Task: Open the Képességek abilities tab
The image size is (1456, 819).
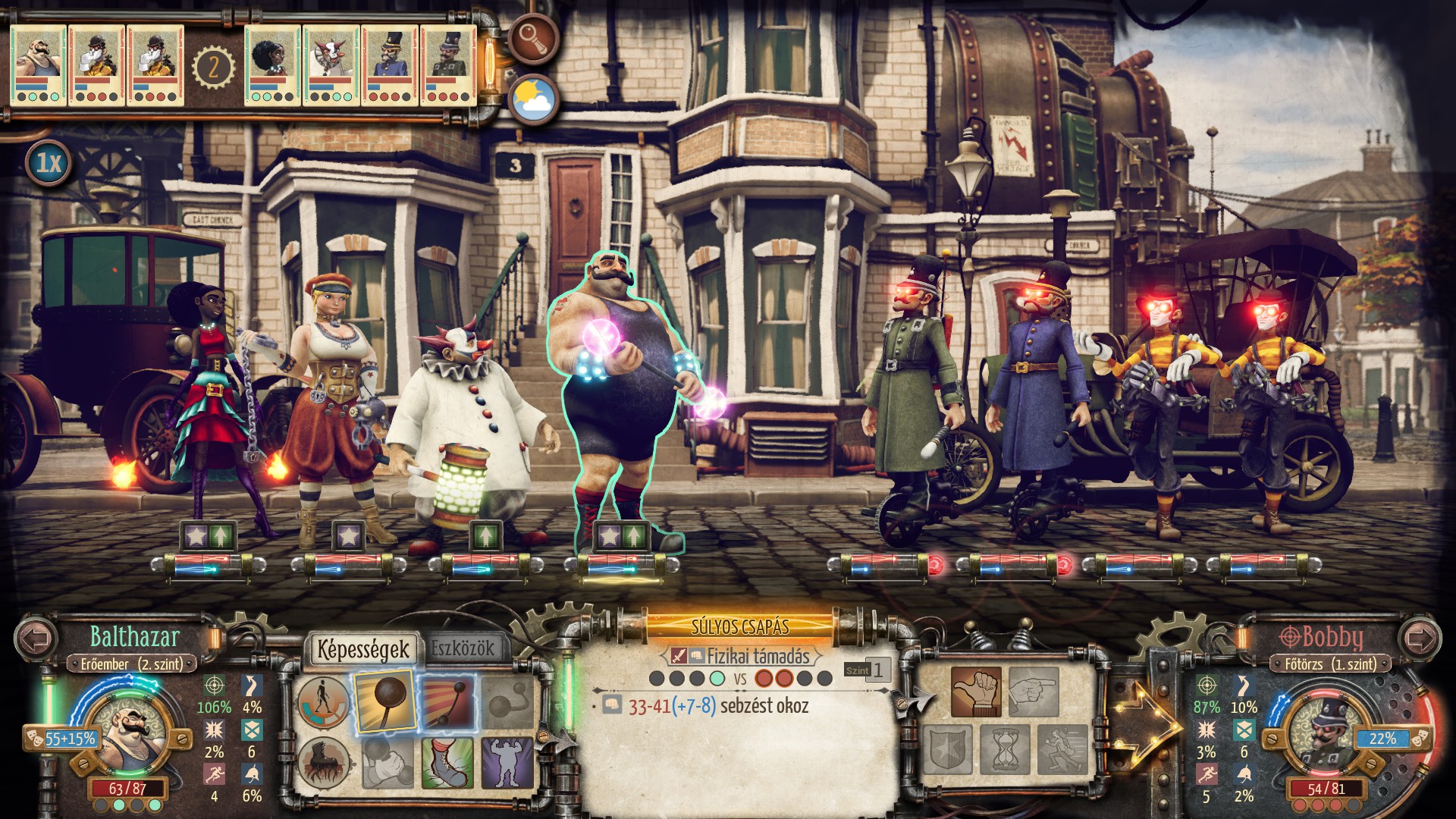Action: 363,650
